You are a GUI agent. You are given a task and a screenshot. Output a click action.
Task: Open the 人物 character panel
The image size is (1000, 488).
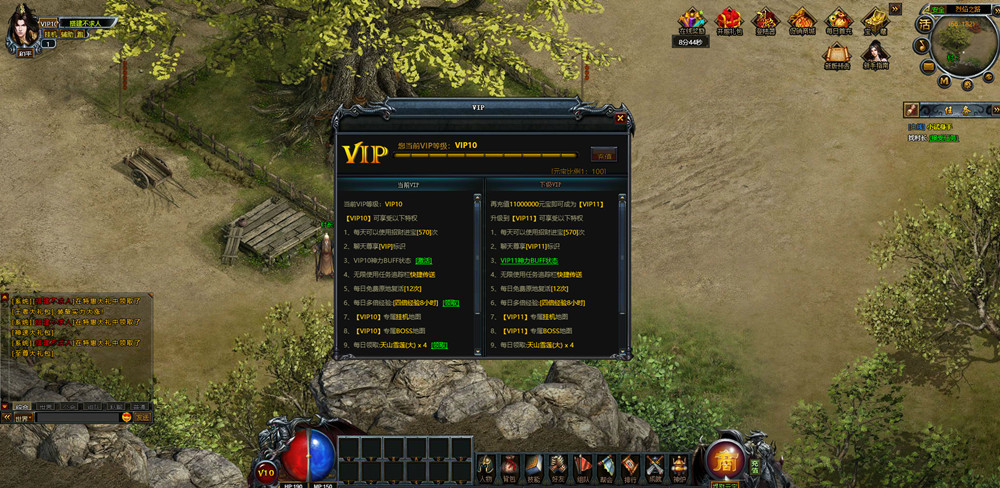487,465
